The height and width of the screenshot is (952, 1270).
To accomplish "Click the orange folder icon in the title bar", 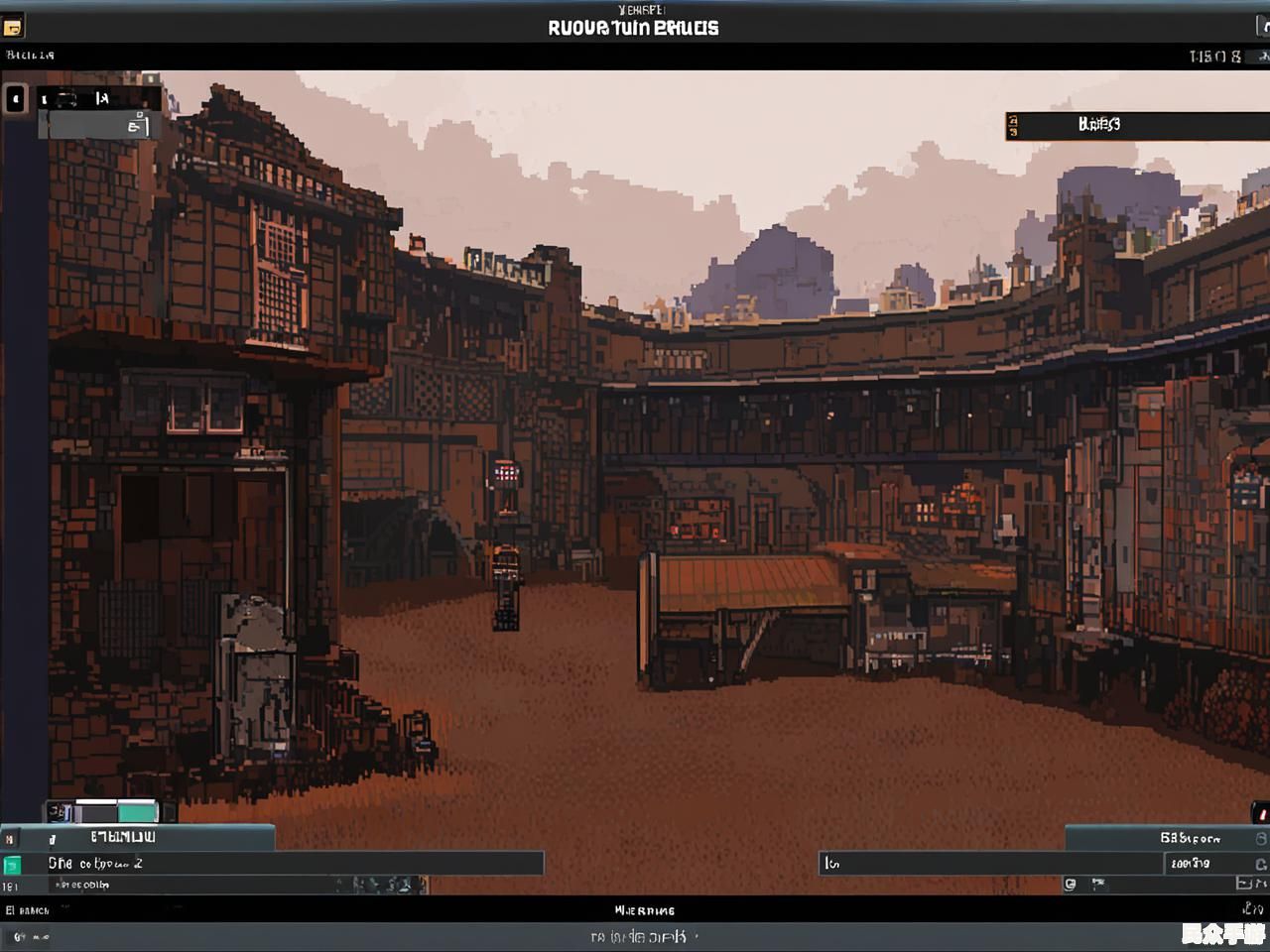I will 13,27.
